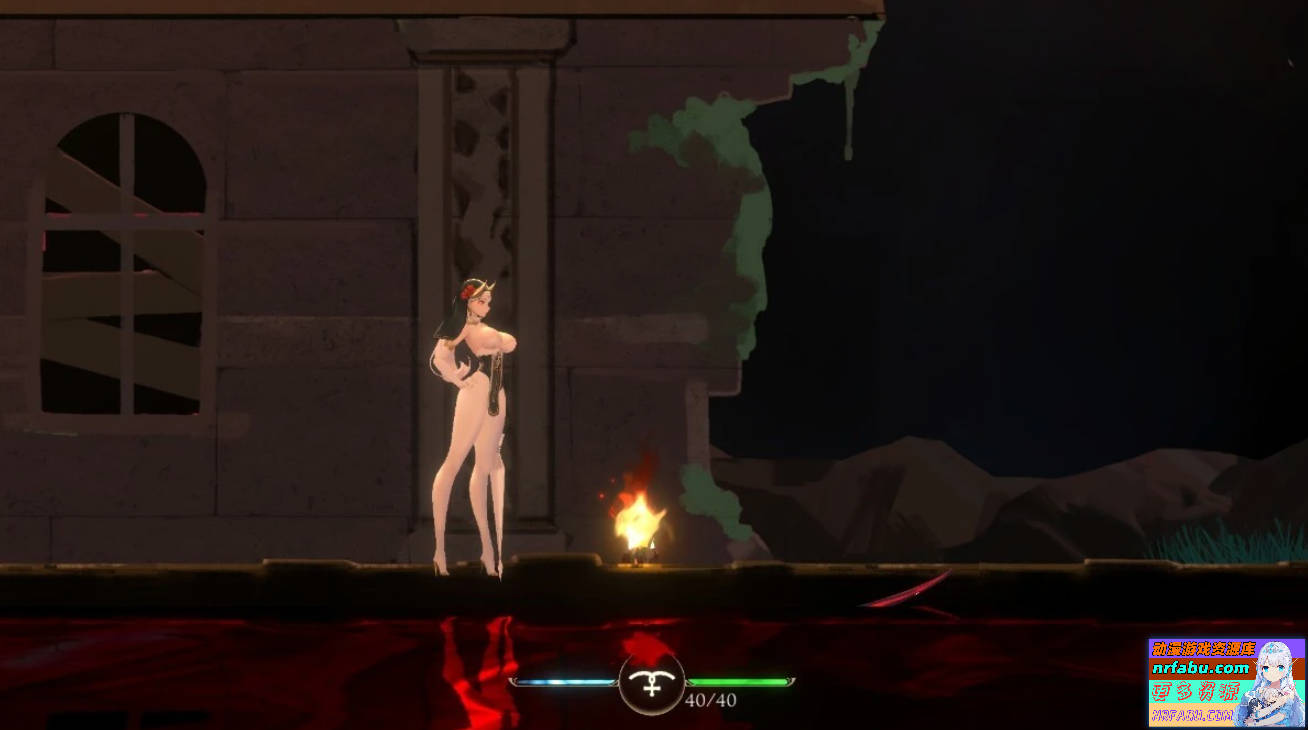Click the nrfabu.com watermark link

coord(1200,668)
